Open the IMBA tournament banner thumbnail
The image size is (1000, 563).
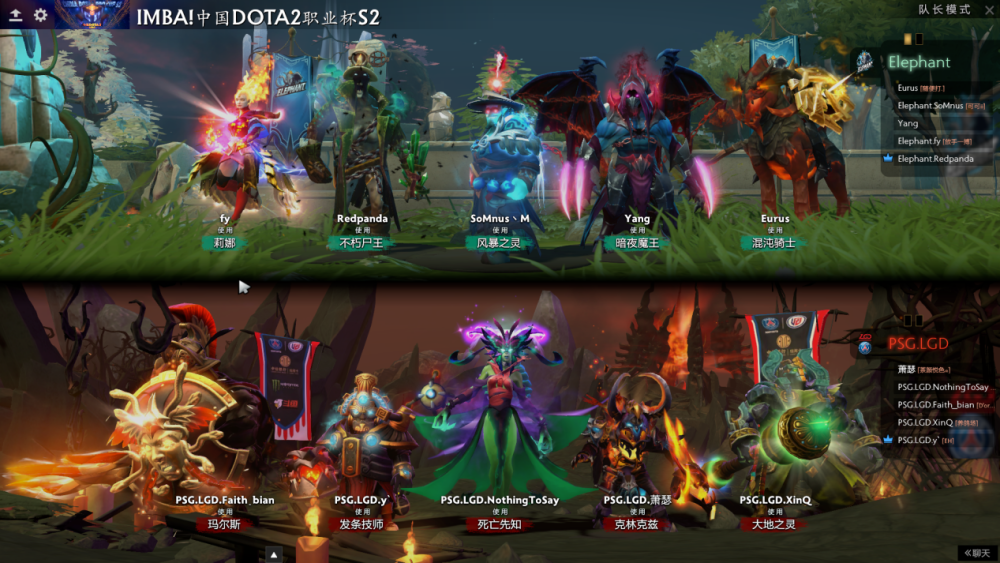(91, 14)
